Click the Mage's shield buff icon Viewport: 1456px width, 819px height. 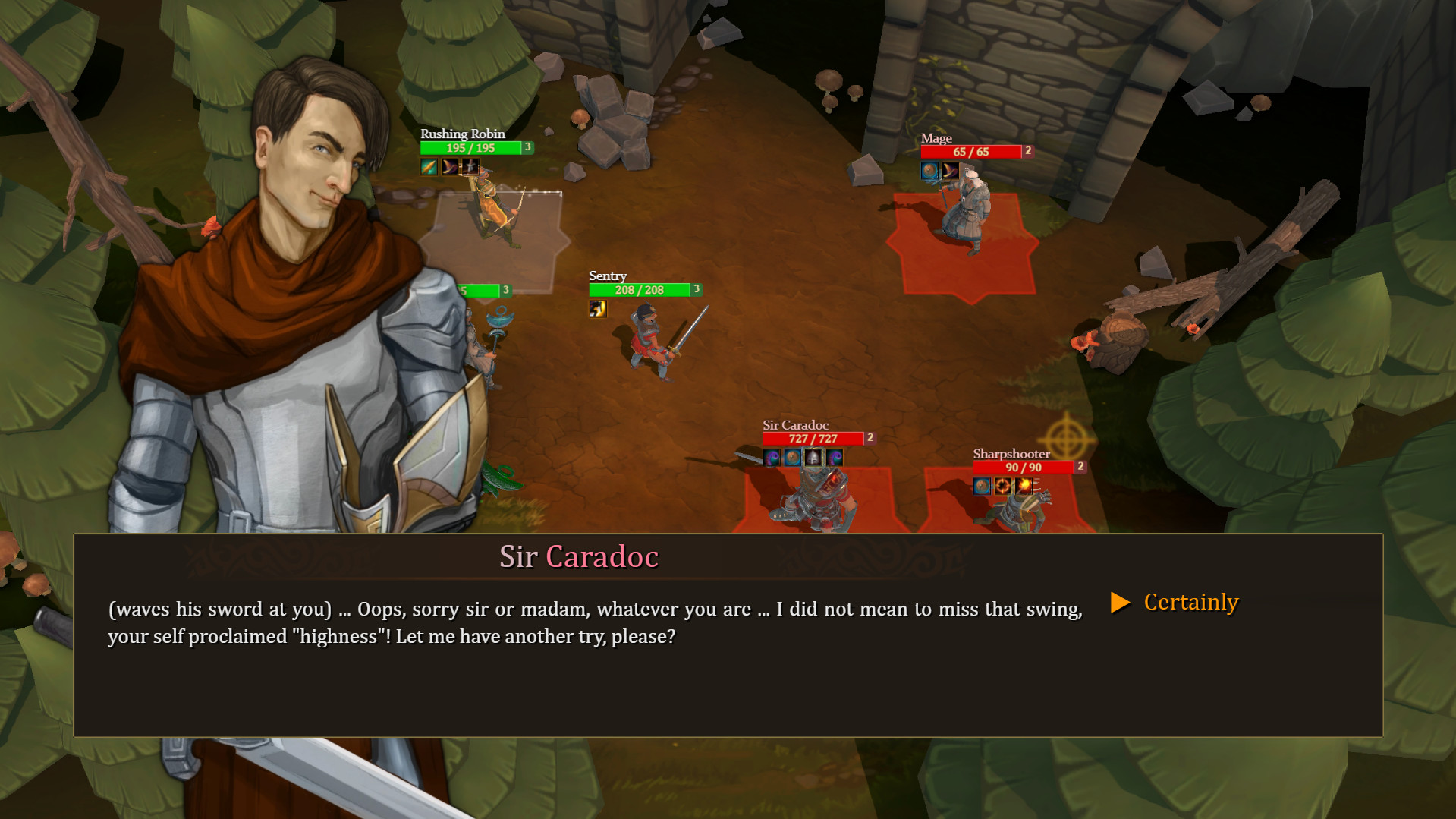(929, 171)
